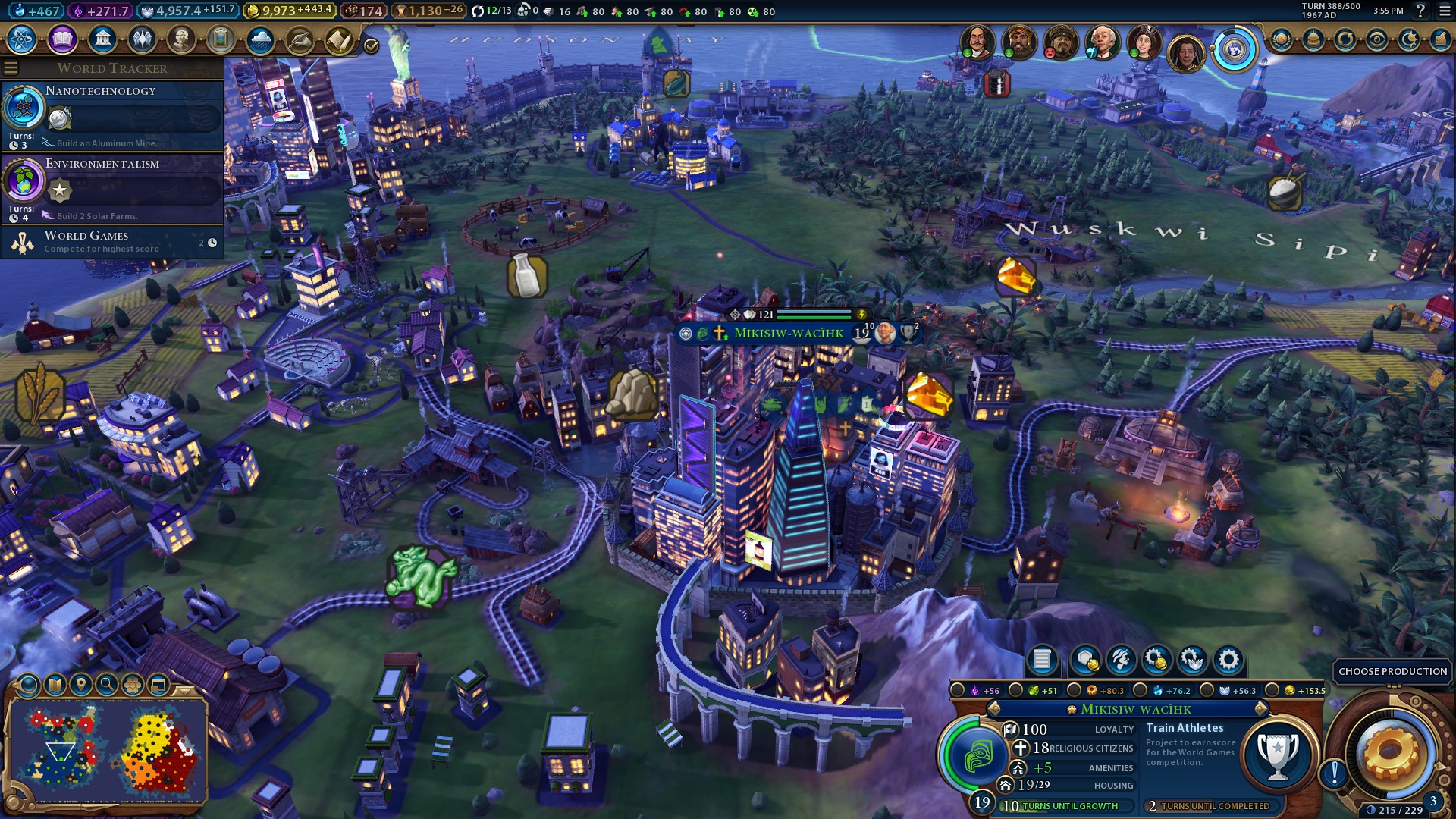The height and width of the screenshot is (819, 1456).
Task: Go to the next city arrow
Action: [1260, 709]
